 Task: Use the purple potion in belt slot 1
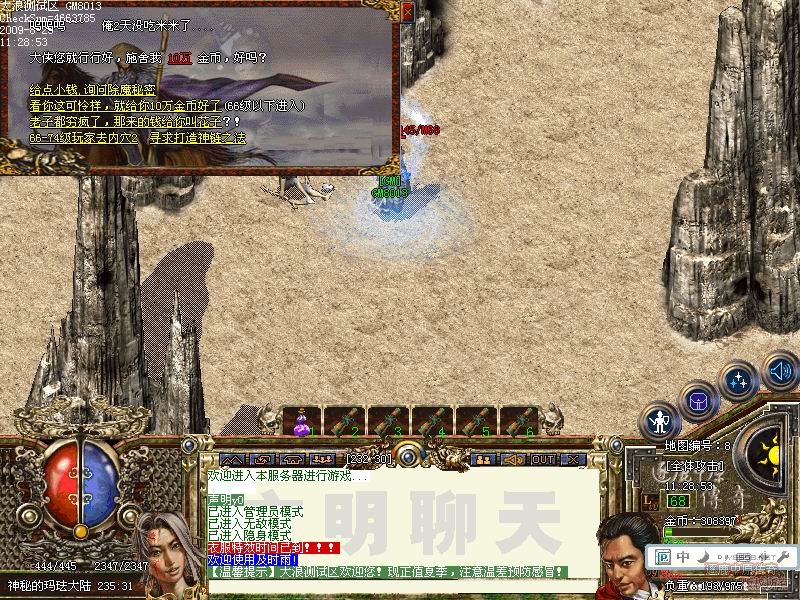coord(300,423)
